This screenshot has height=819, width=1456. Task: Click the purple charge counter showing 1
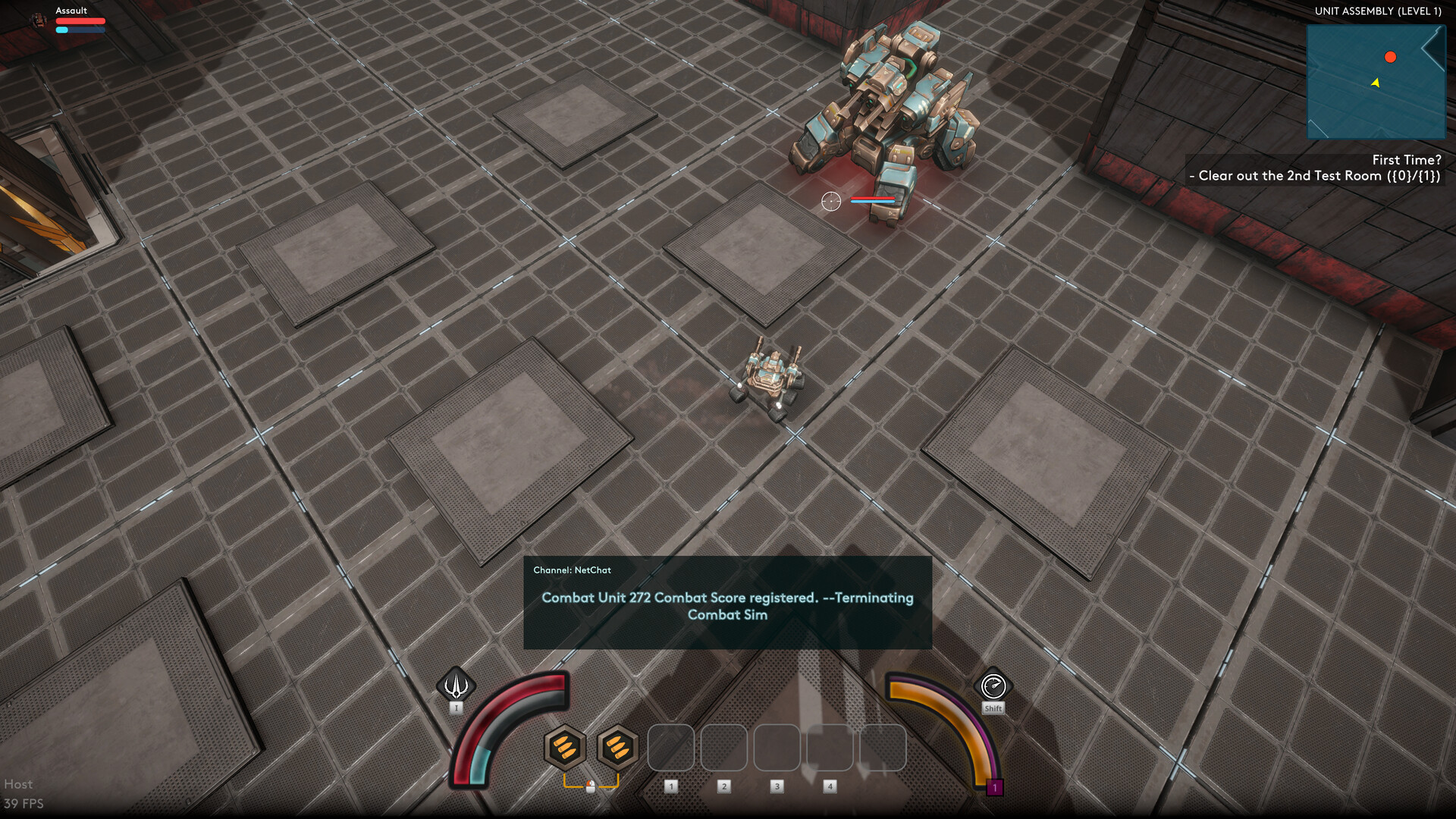(x=994, y=787)
